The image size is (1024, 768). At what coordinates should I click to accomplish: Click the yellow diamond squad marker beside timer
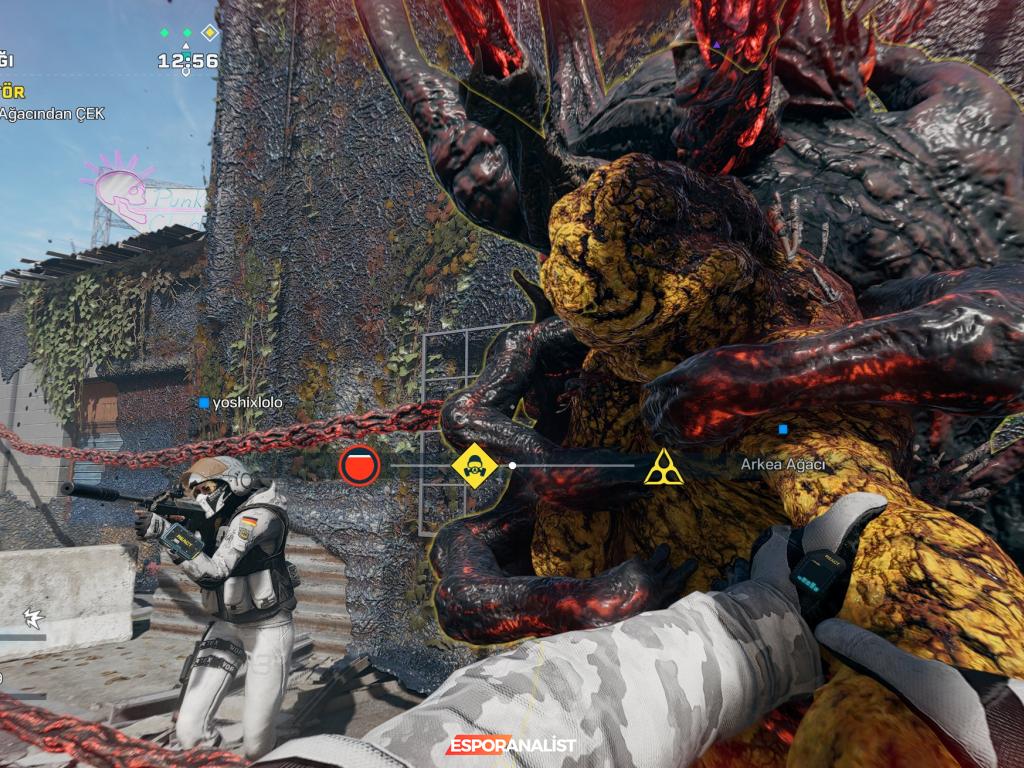coord(210,33)
